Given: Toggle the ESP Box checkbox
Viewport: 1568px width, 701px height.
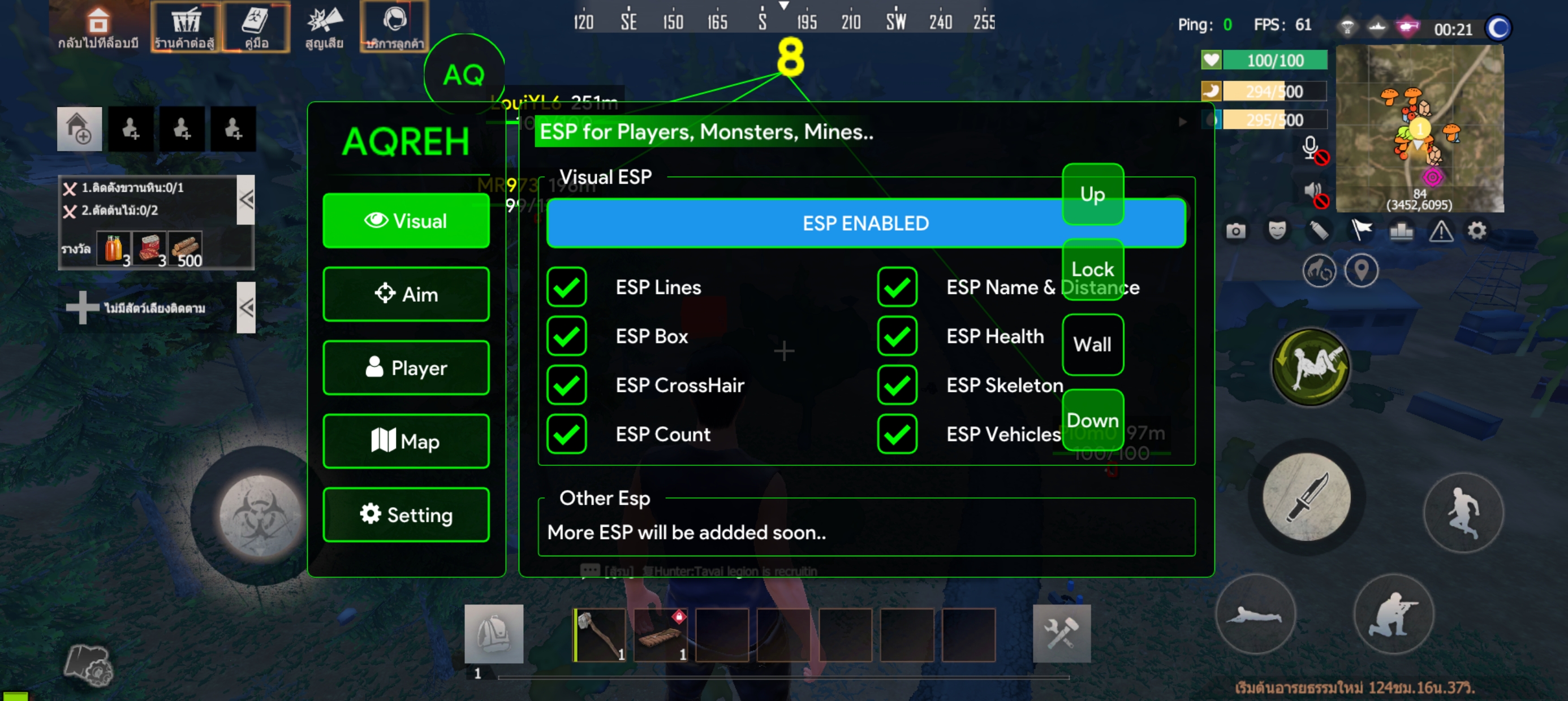Looking at the screenshot, I should point(567,336).
